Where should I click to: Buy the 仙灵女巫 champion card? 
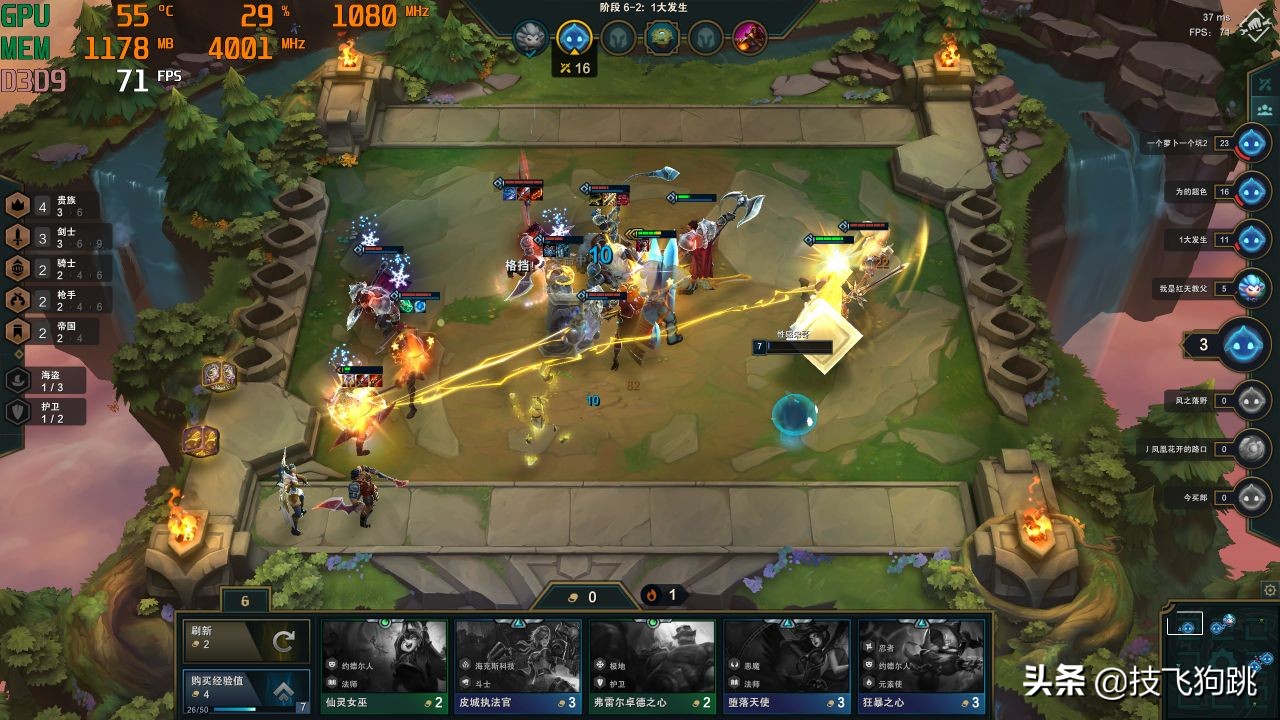point(384,665)
